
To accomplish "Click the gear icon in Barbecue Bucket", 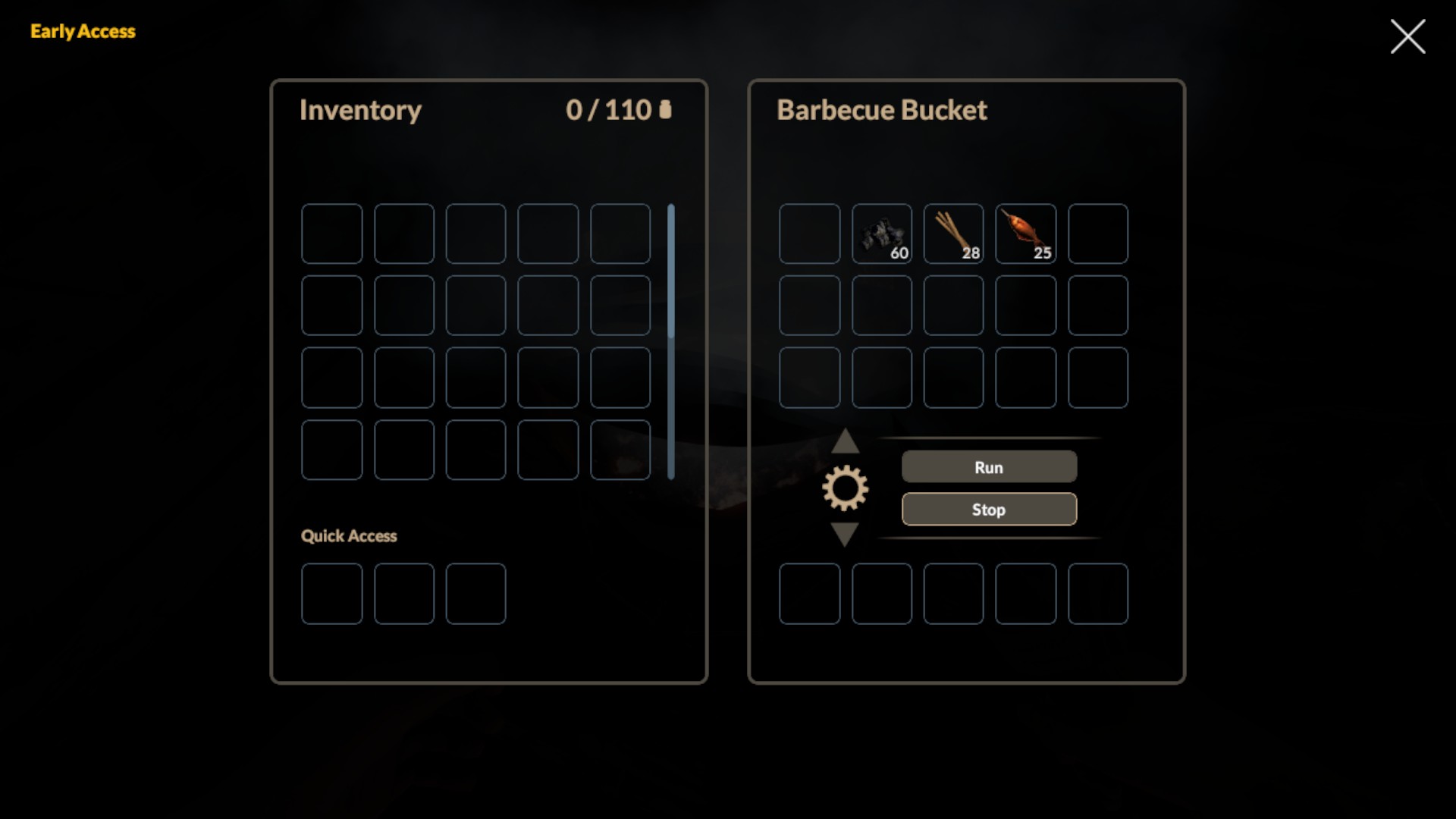I will coord(845,488).
